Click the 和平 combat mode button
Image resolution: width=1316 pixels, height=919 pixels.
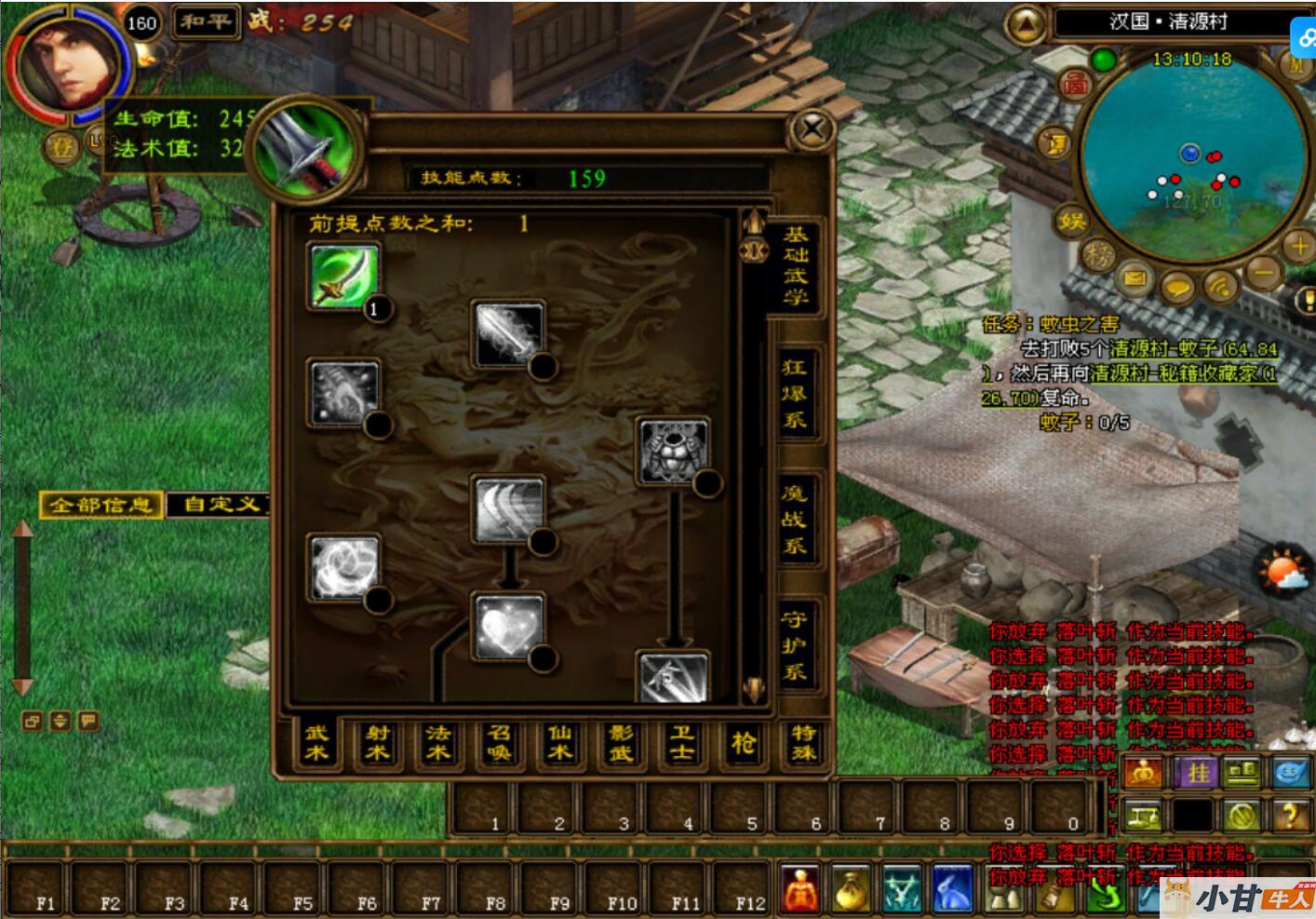pyautogui.click(x=205, y=21)
